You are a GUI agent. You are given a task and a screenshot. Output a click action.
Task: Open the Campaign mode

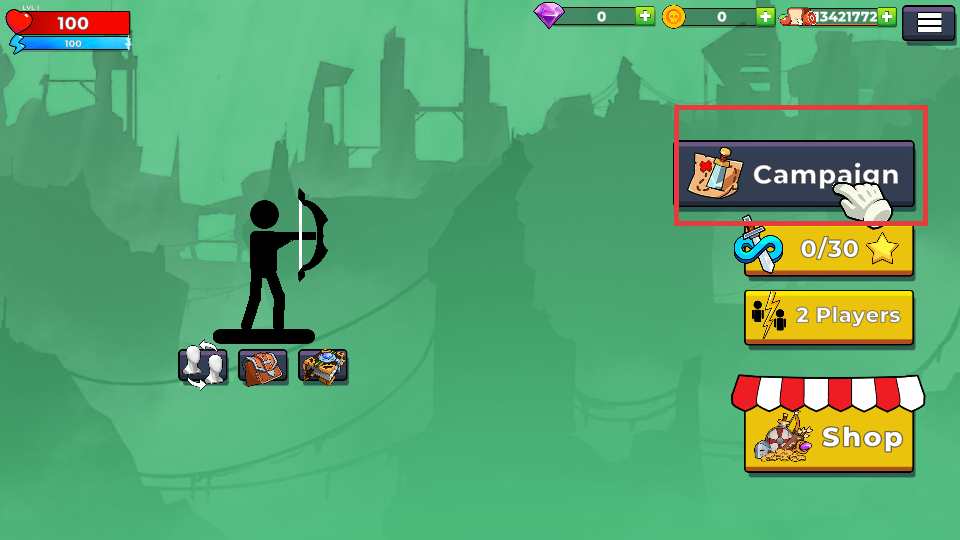795,174
